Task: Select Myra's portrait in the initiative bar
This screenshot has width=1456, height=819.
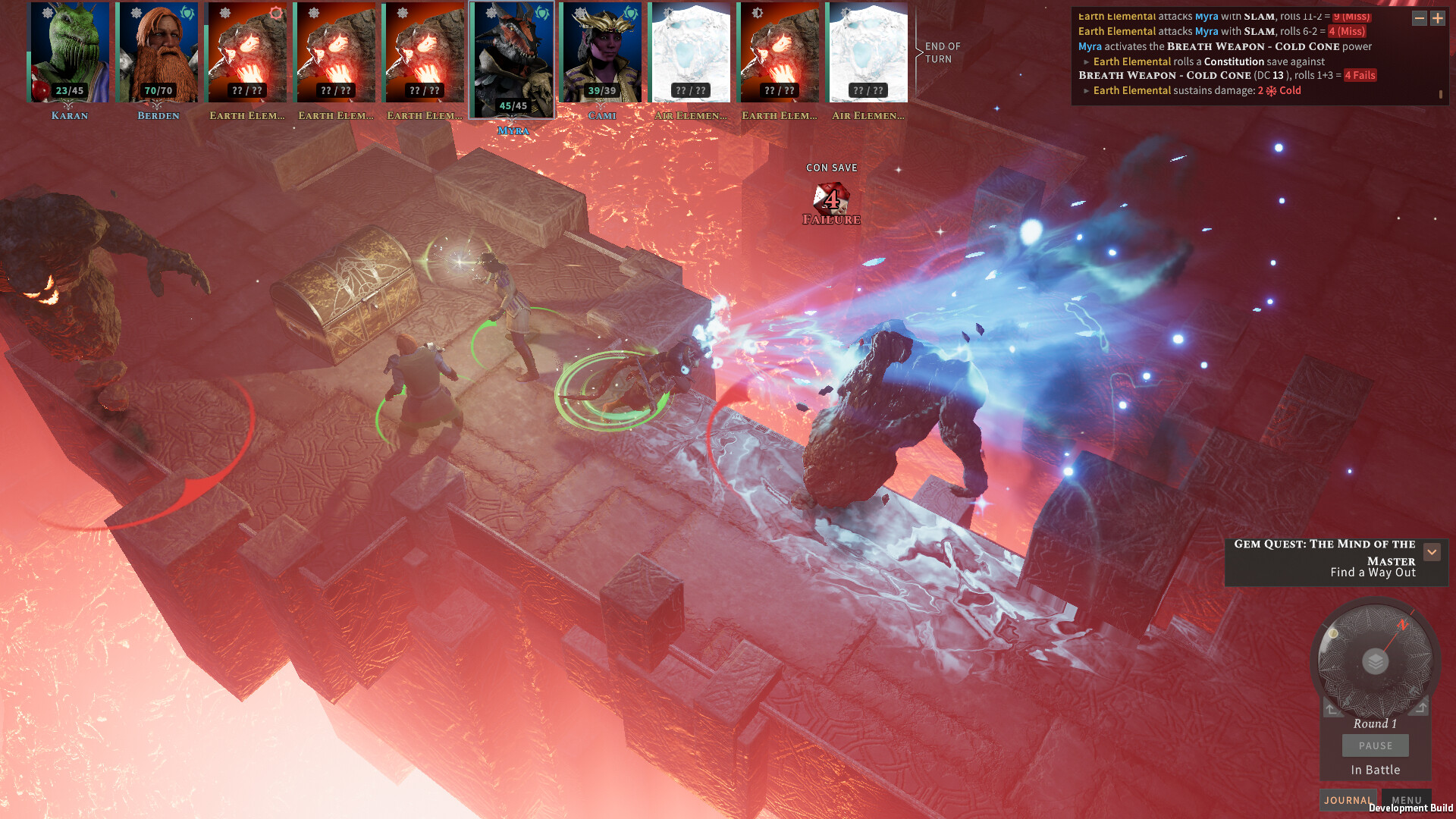Action: pyautogui.click(x=514, y=61)
